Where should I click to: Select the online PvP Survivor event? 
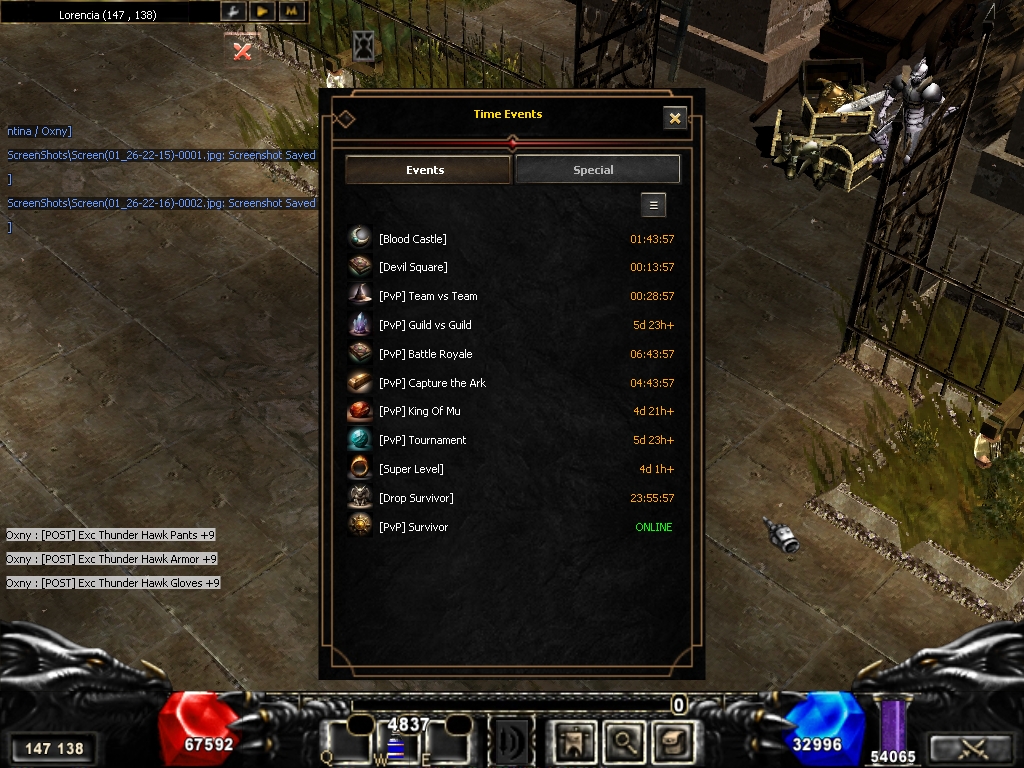coord(413,527)
